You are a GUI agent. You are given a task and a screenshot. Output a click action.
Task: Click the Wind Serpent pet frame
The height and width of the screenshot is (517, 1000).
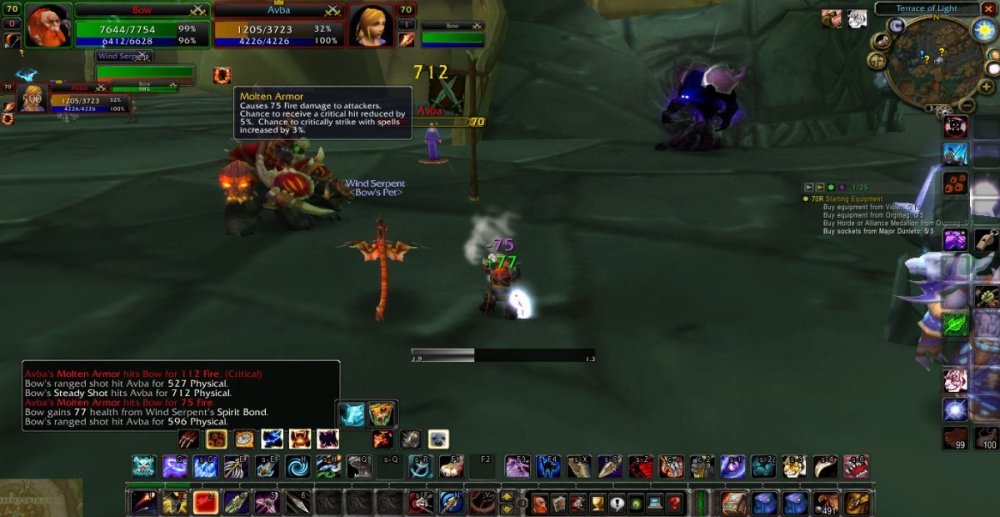pyautogui.click(x=145, y=71)
